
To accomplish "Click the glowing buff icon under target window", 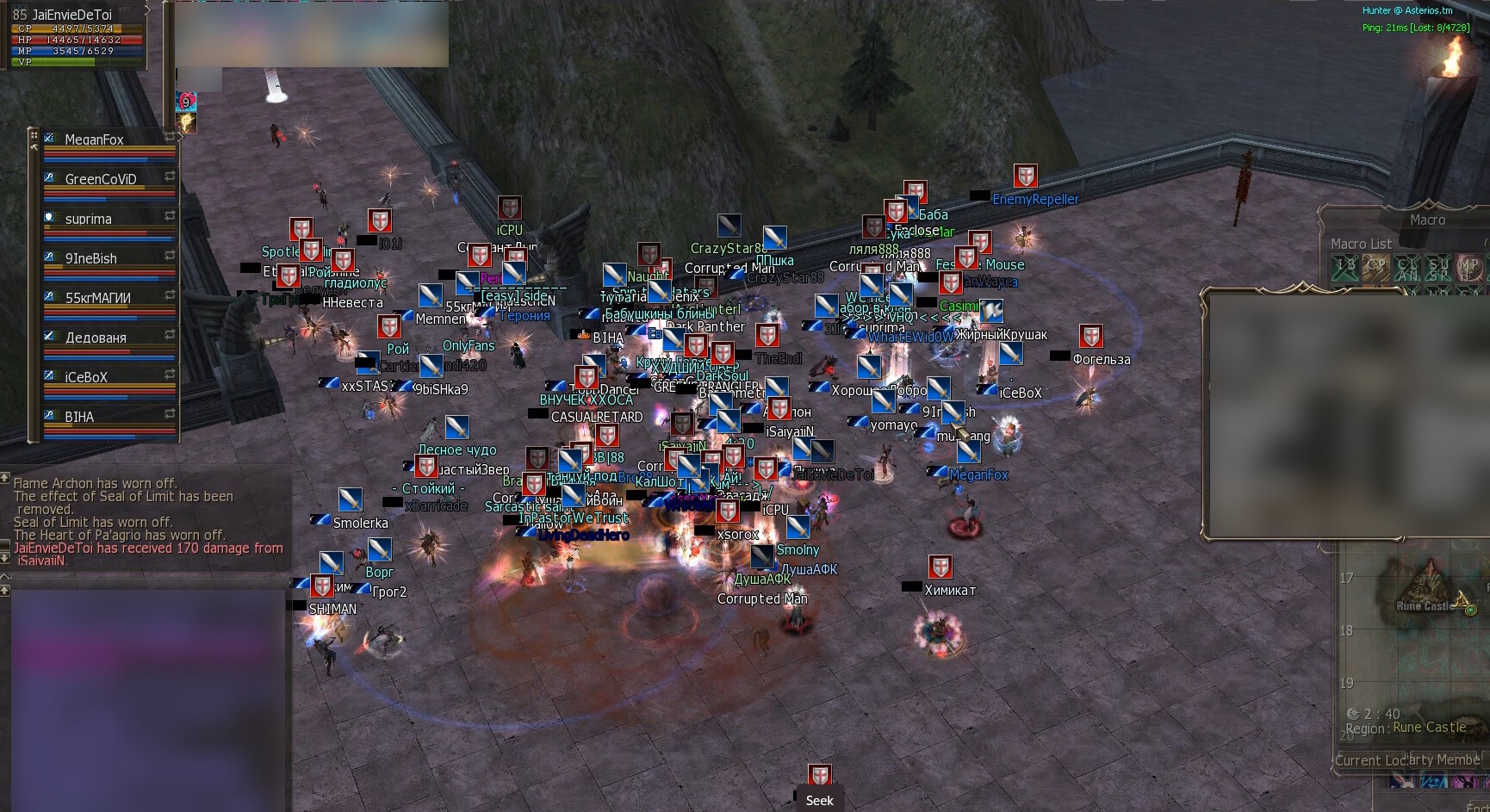I will pos(186,123).
